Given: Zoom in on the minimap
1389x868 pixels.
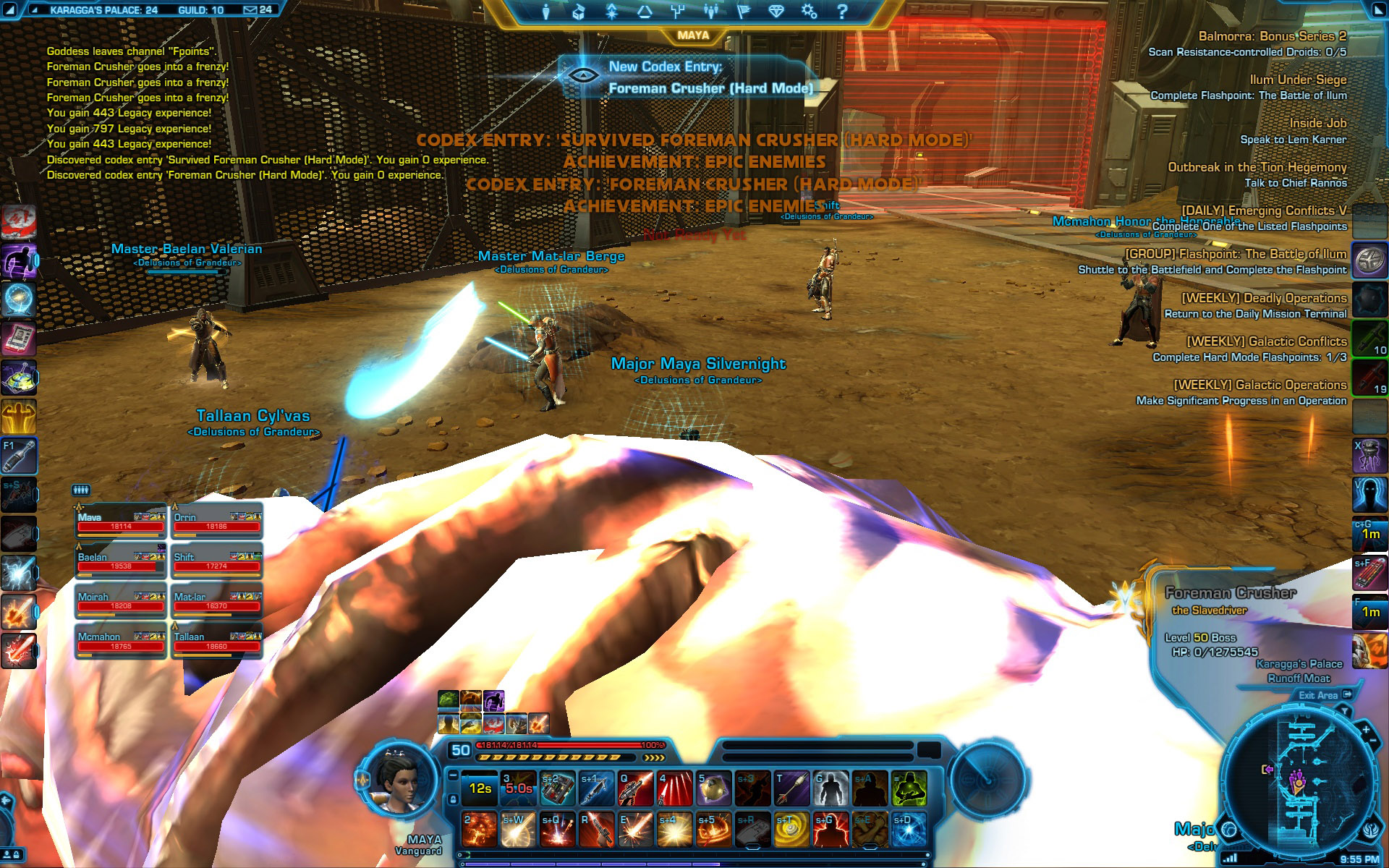Looking at the screenshot, I should (x=1366, y=731).
